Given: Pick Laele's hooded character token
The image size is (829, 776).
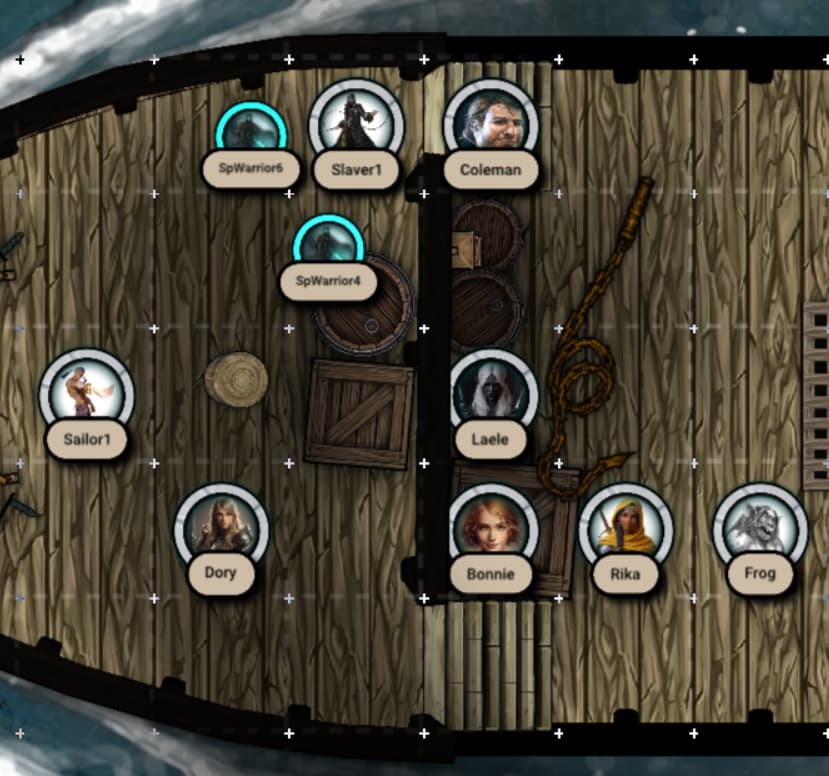Looking at the screenshot, I should pos(494,393).
